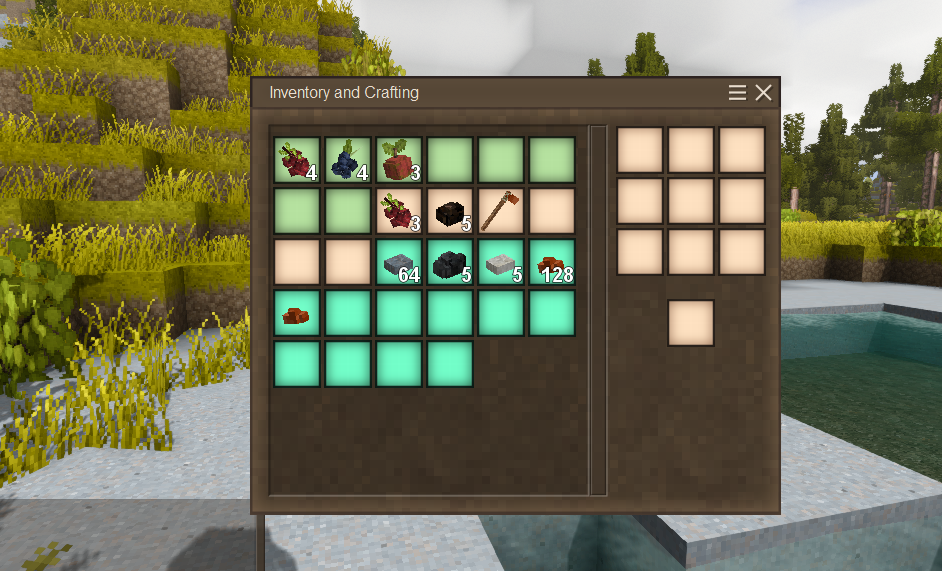Choose the stack of 3 red berries

click(x=399, y=211)
